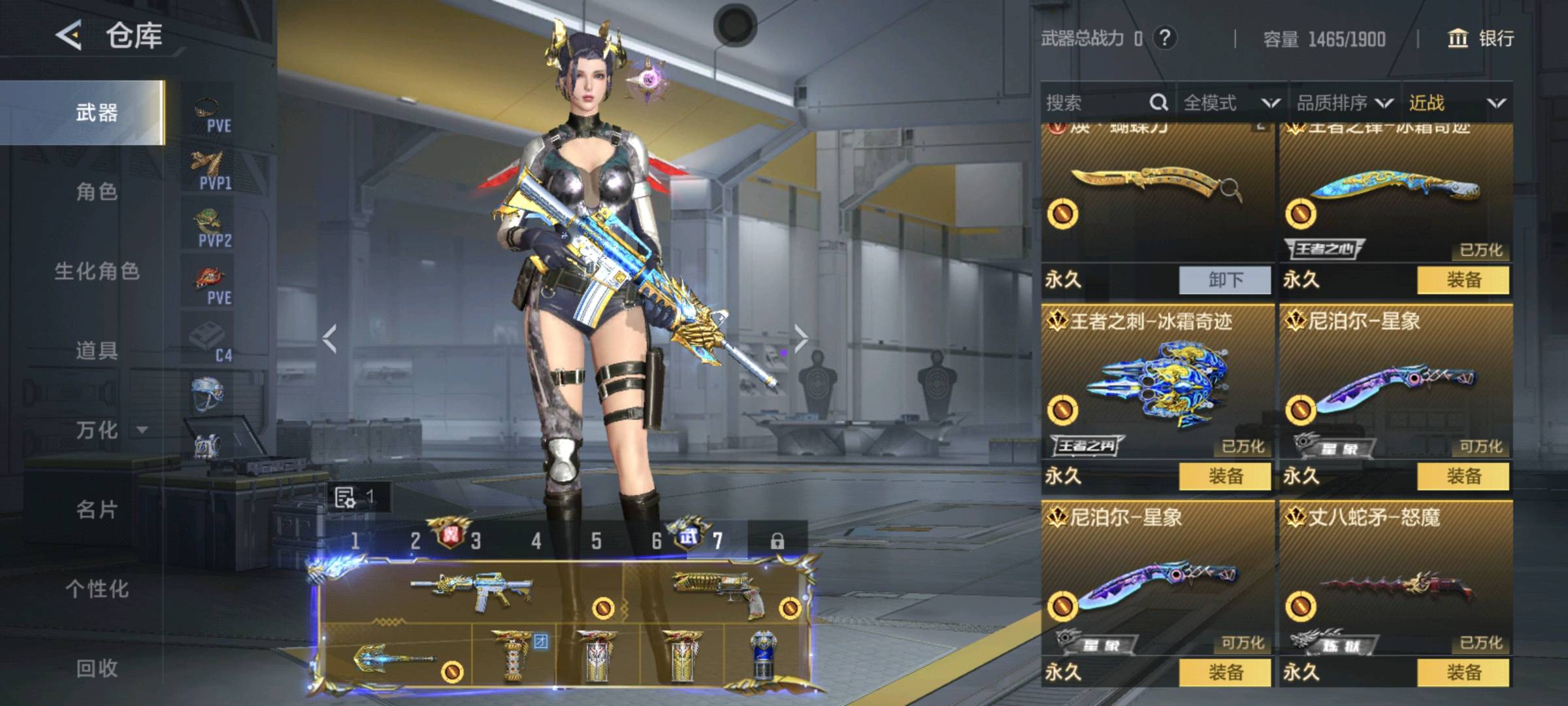Unequip the butterfly knife with 卸下
Viewport: 1568px width, 706px height.
(1225, 280)
